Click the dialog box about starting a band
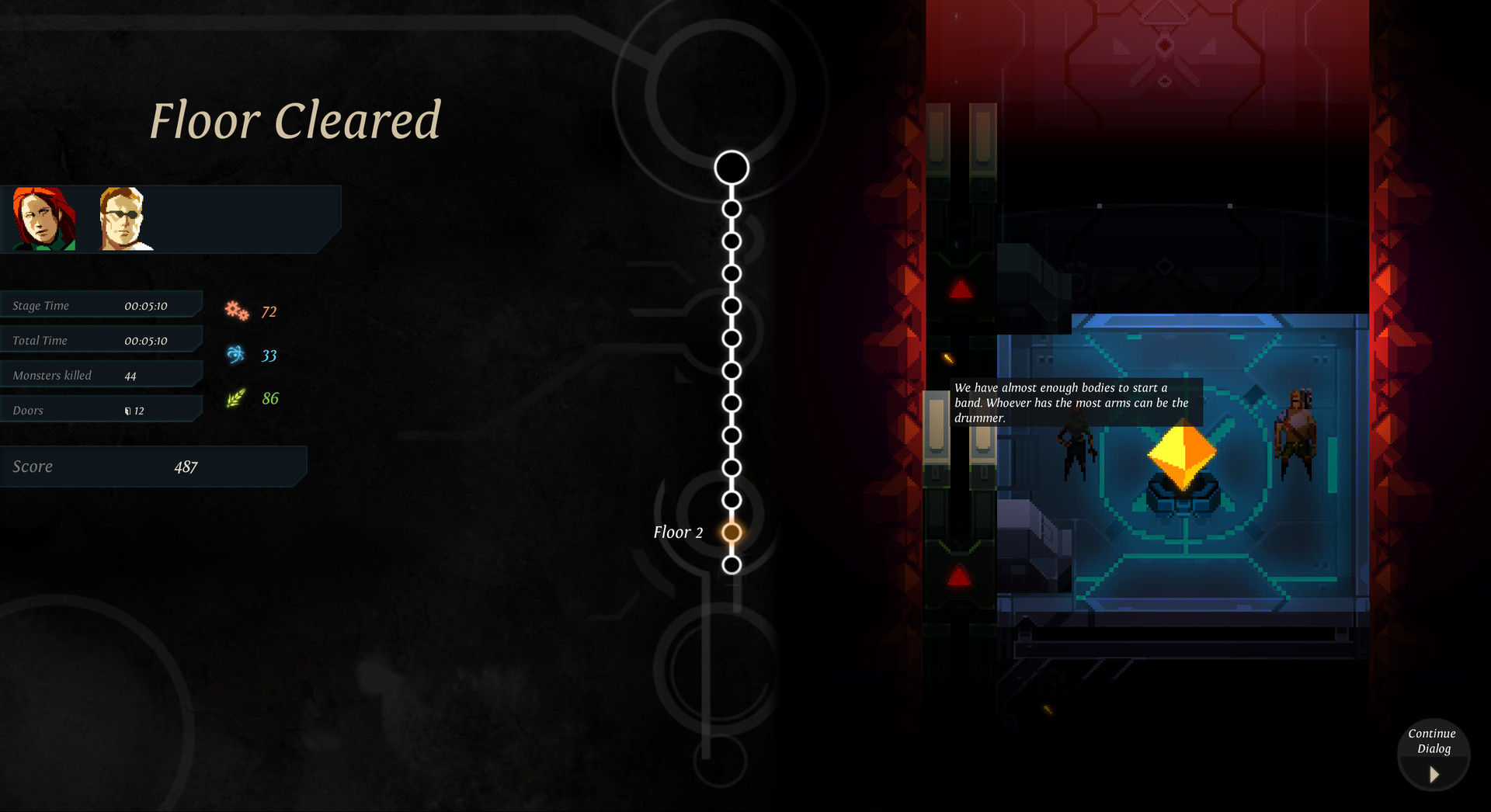 point(1075,402)
